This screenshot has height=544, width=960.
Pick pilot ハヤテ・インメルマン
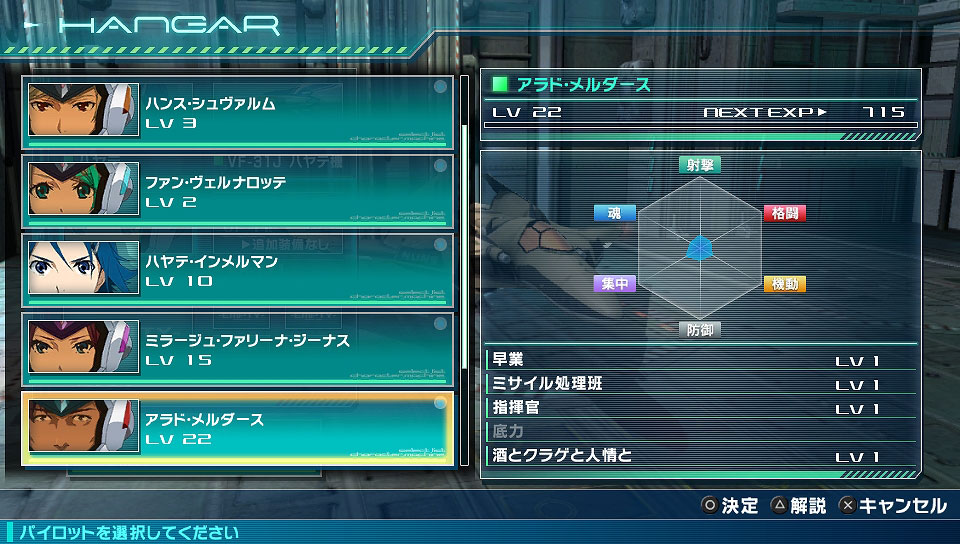[238, 270]
